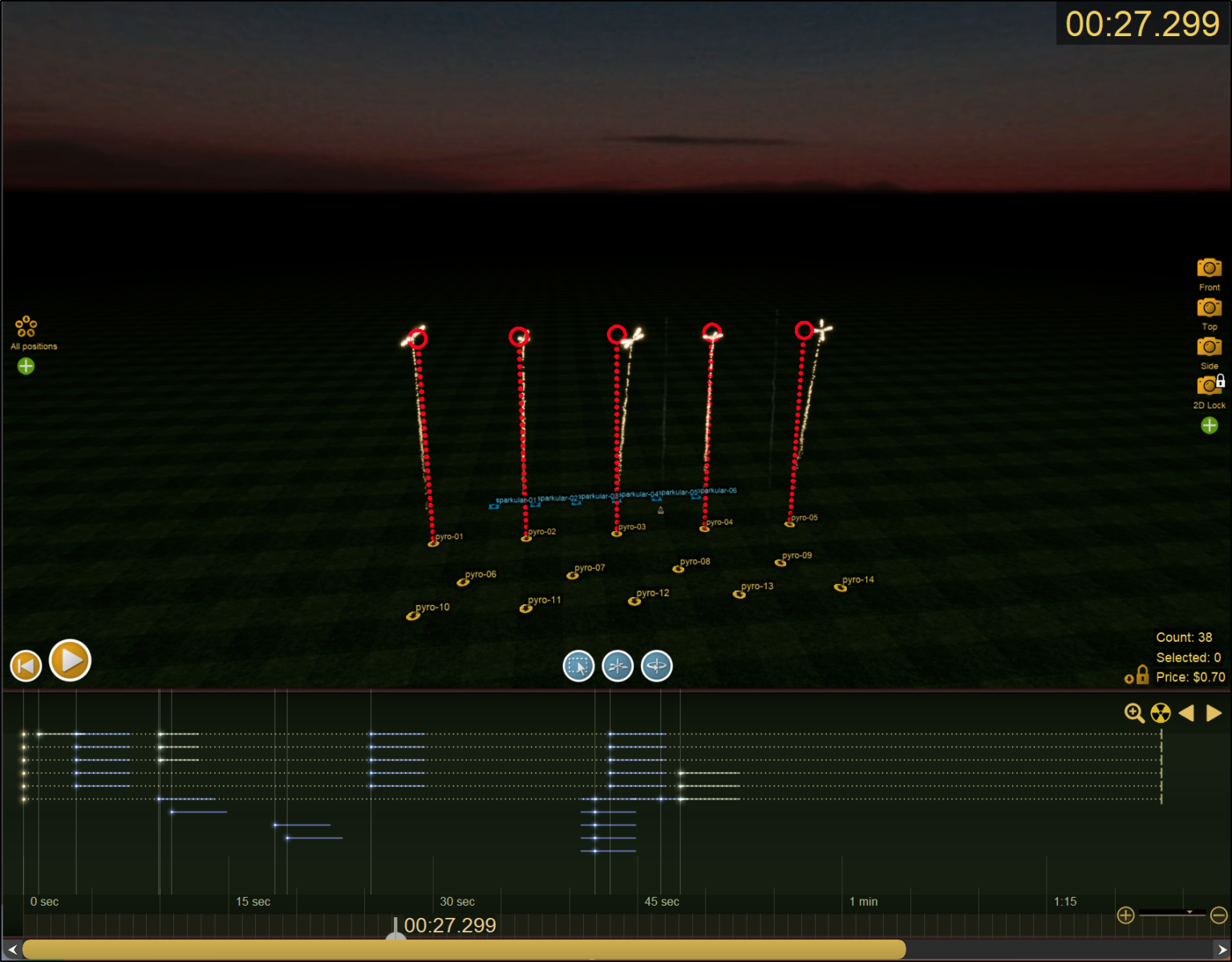Image resolution: width=1232 pixels, height=962 pixels.
Task: Click the radioactive hazard icon
Action: point(1161,713)
